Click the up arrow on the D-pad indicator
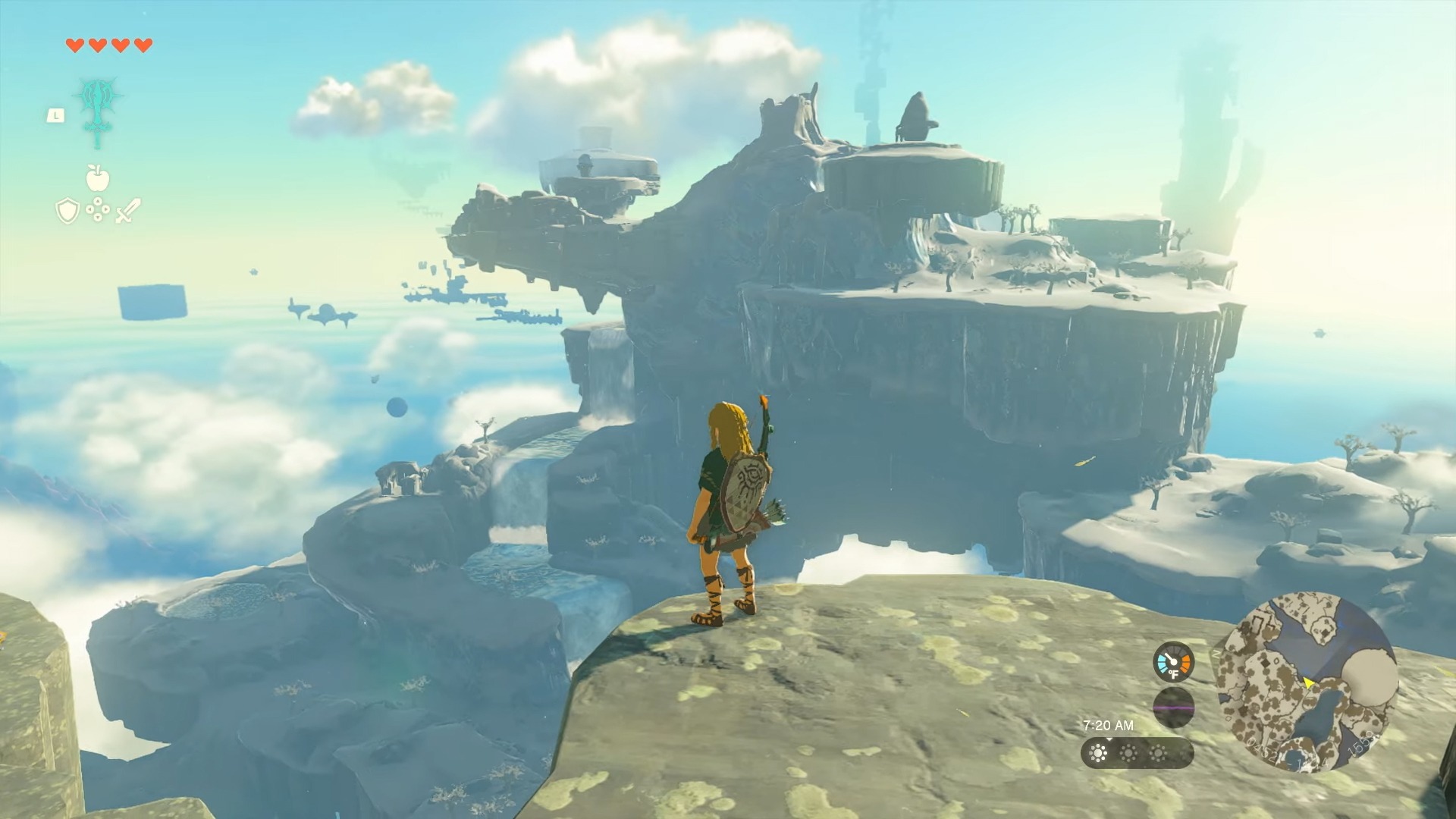Viewport: 1456px width, 819px height. pos(98,201)
